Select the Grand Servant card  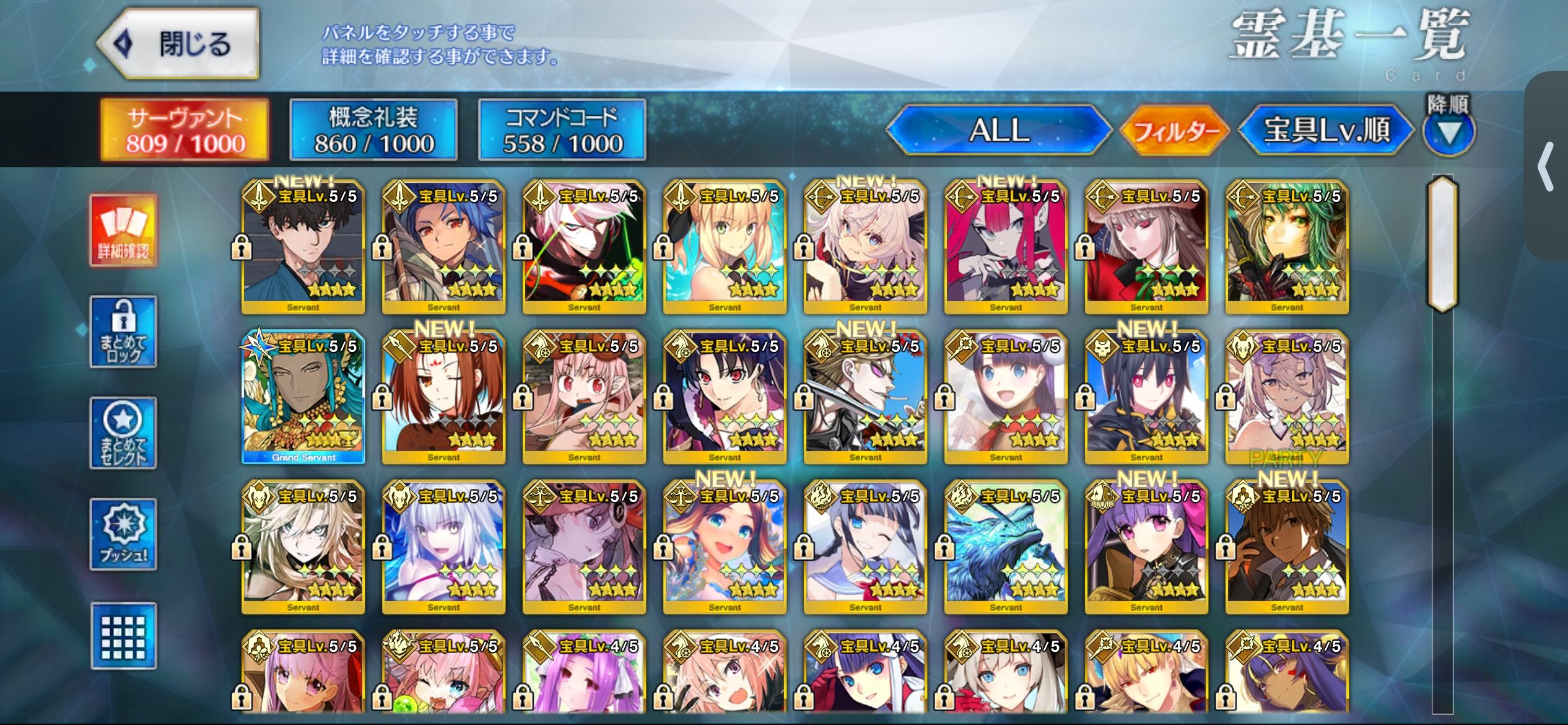303,397
